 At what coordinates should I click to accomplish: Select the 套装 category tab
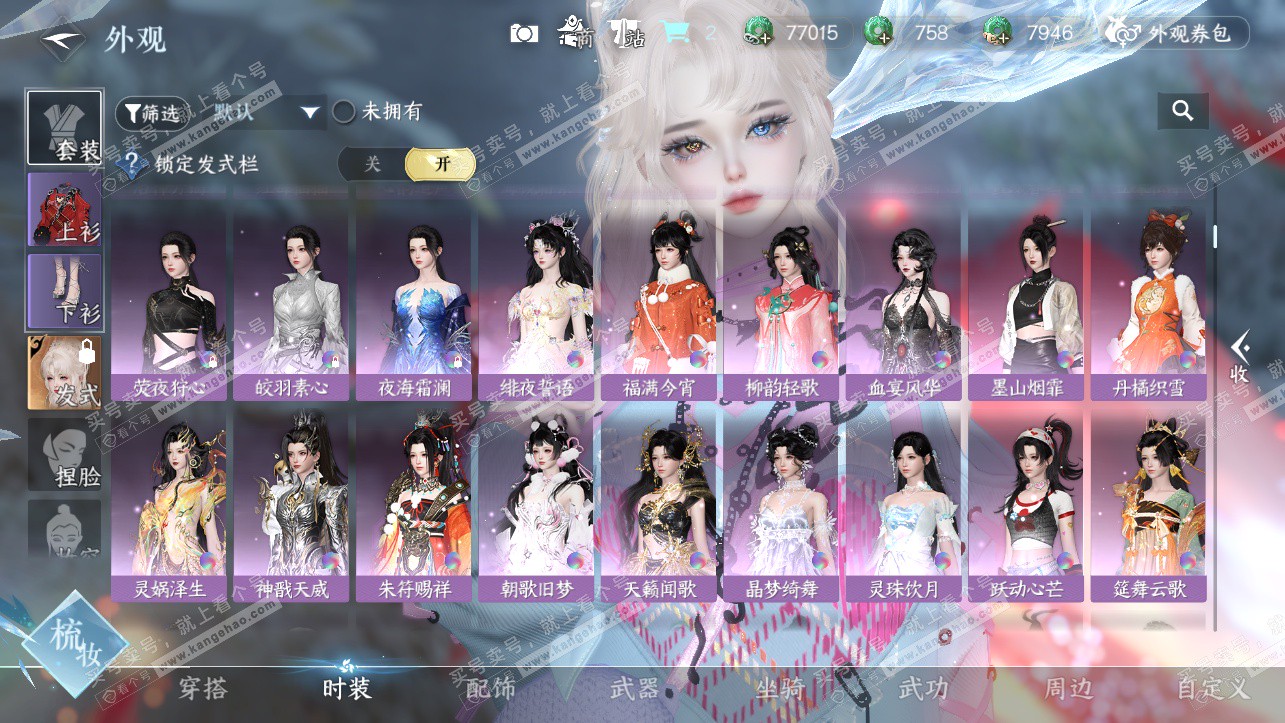coord(64,128)
